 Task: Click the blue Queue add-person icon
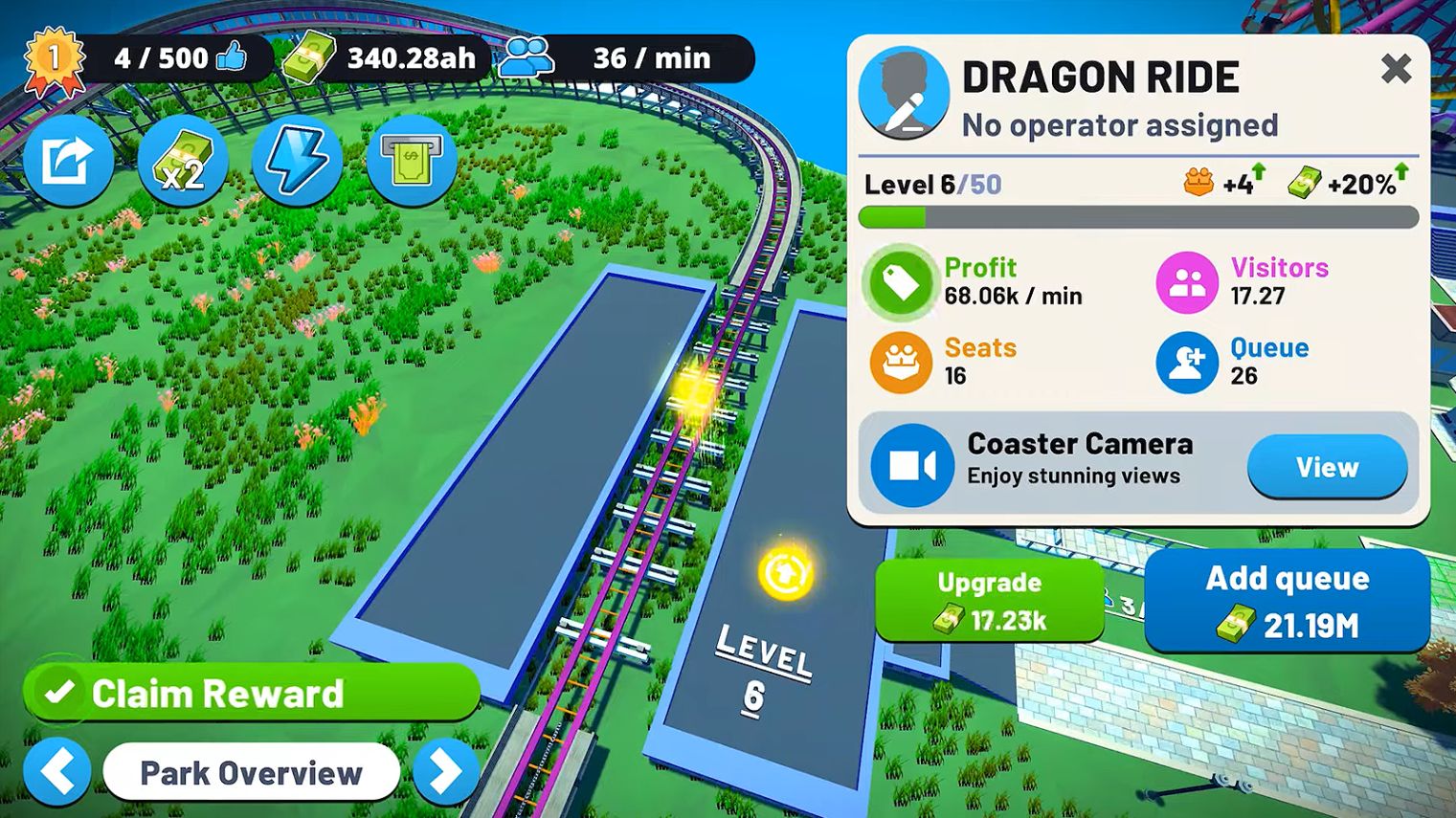coord(1186,362)
